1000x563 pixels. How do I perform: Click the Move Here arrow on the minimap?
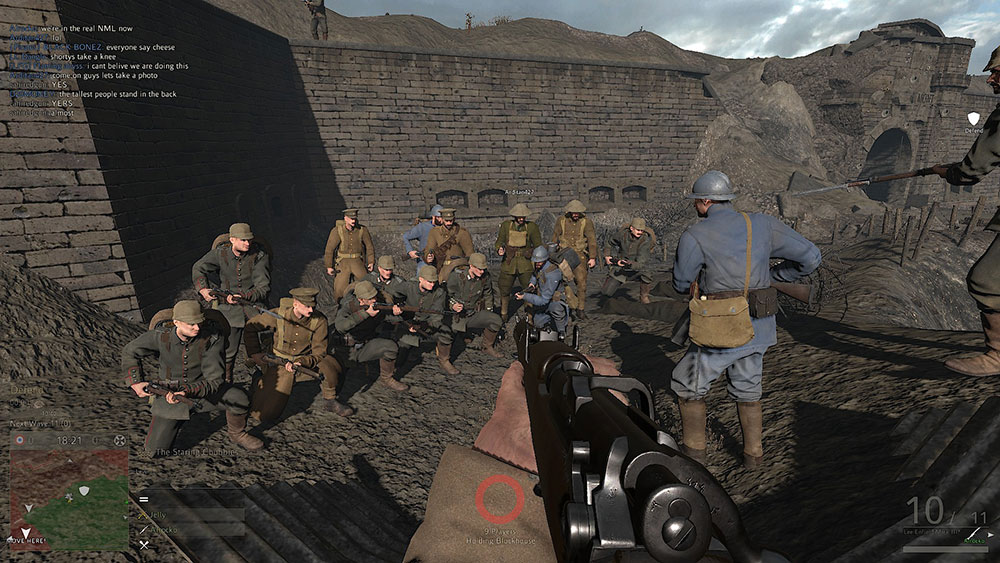(x=26, y=532)
